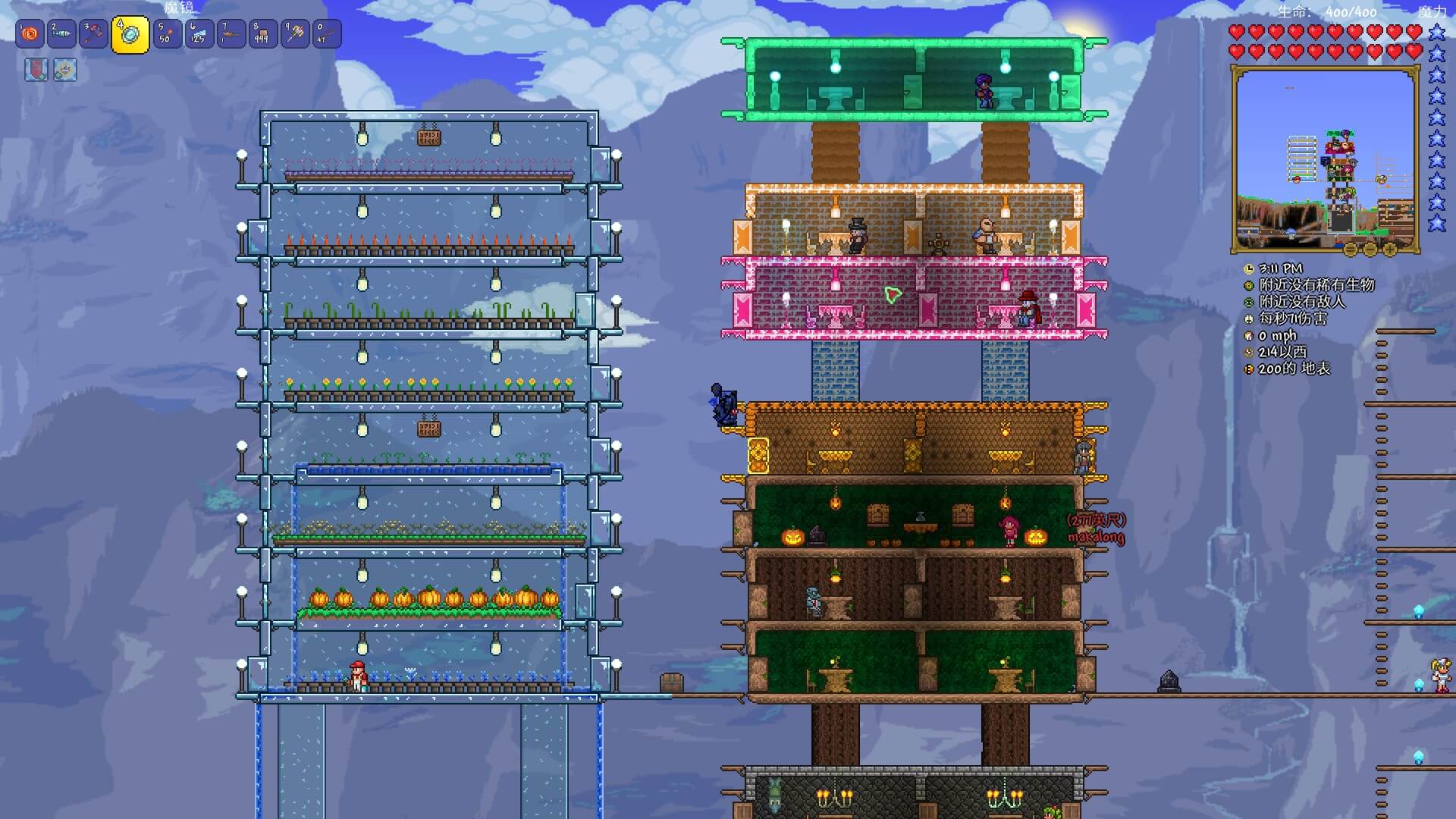Zoom out the minimap with minus button
The width and height of the screenshot is (1456, 819).
1370,249
